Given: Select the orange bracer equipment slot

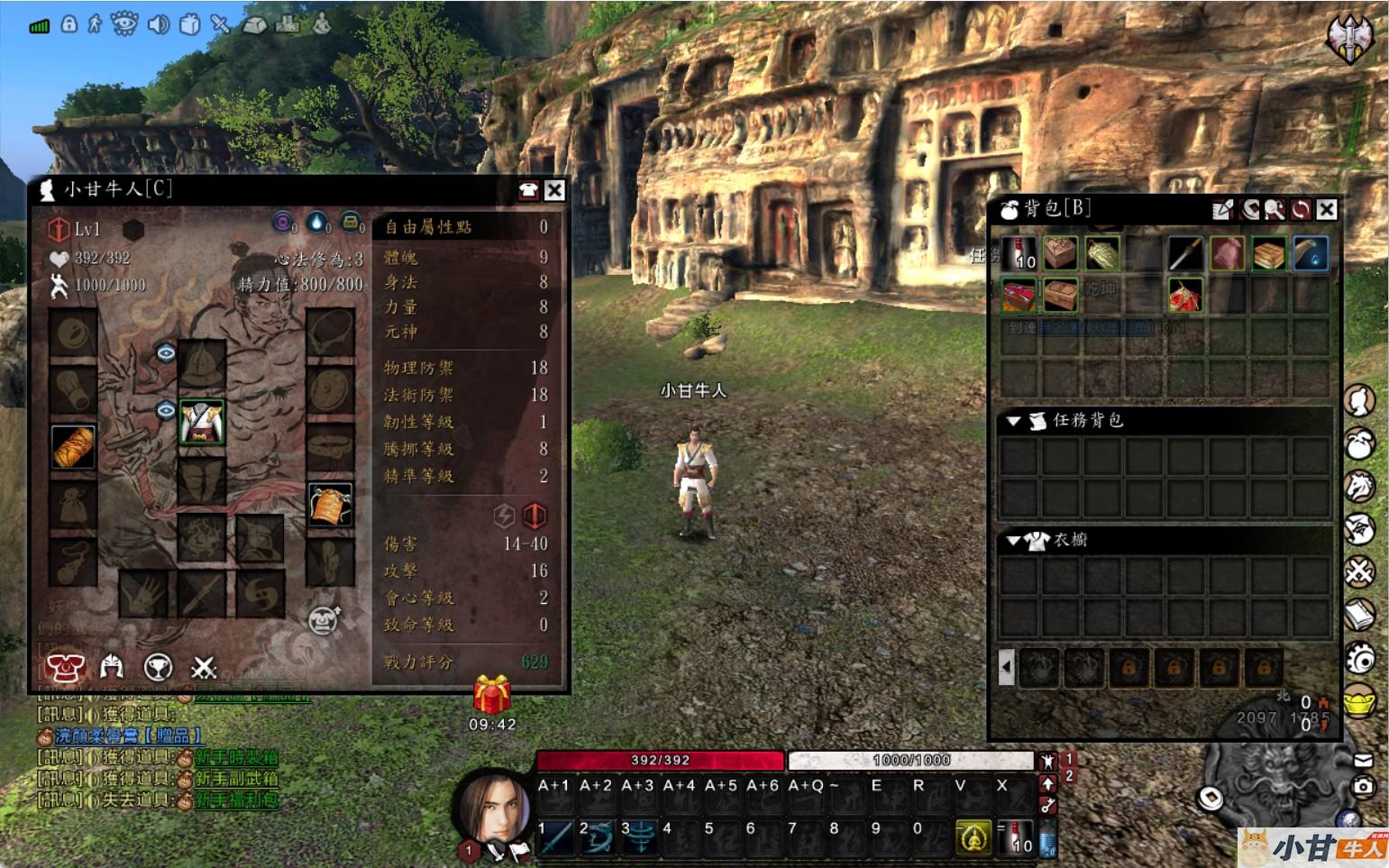Looking at the screenshot, I should pos(74,447).
